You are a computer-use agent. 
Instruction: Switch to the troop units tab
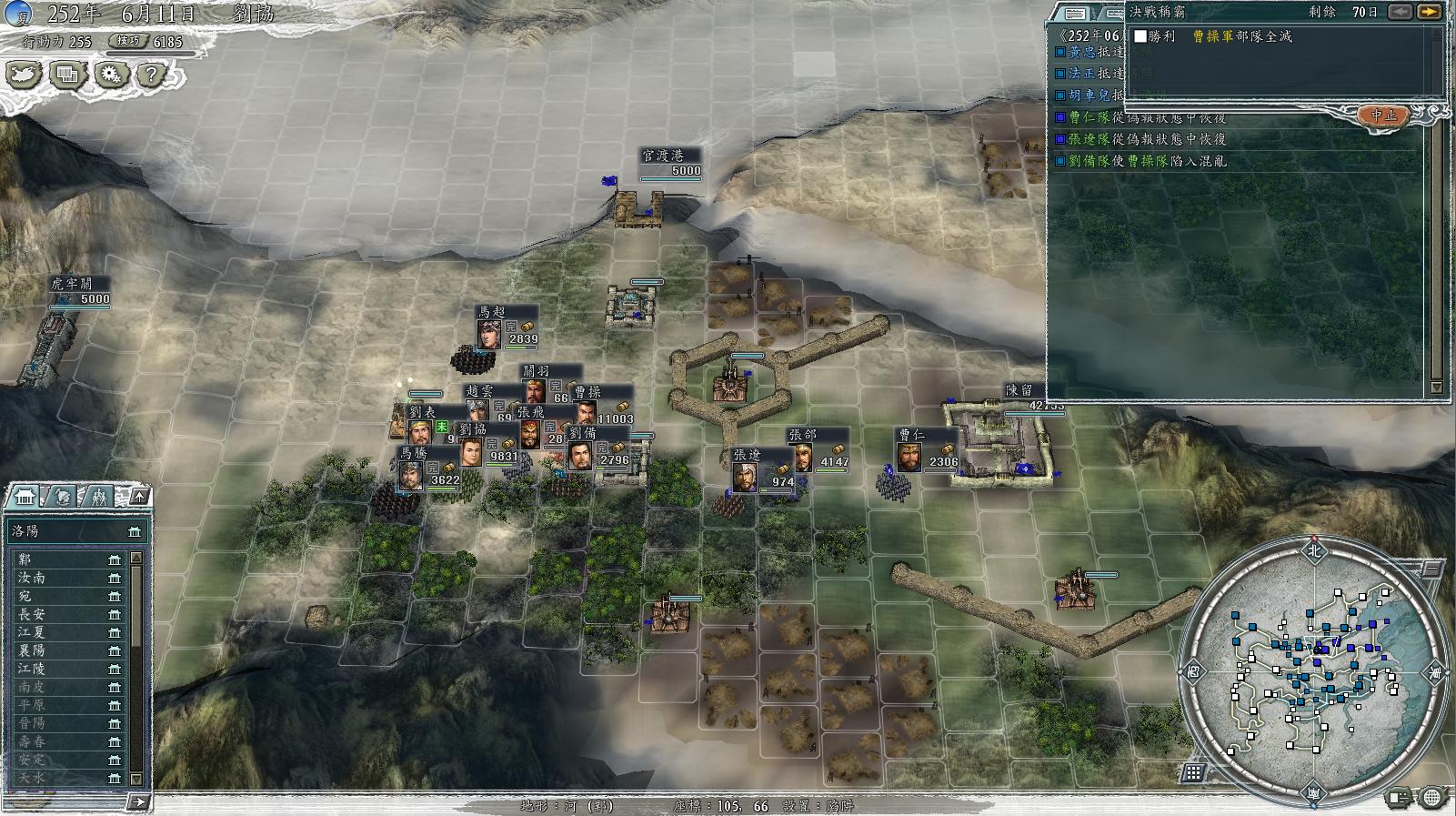(x=98, y=497)
